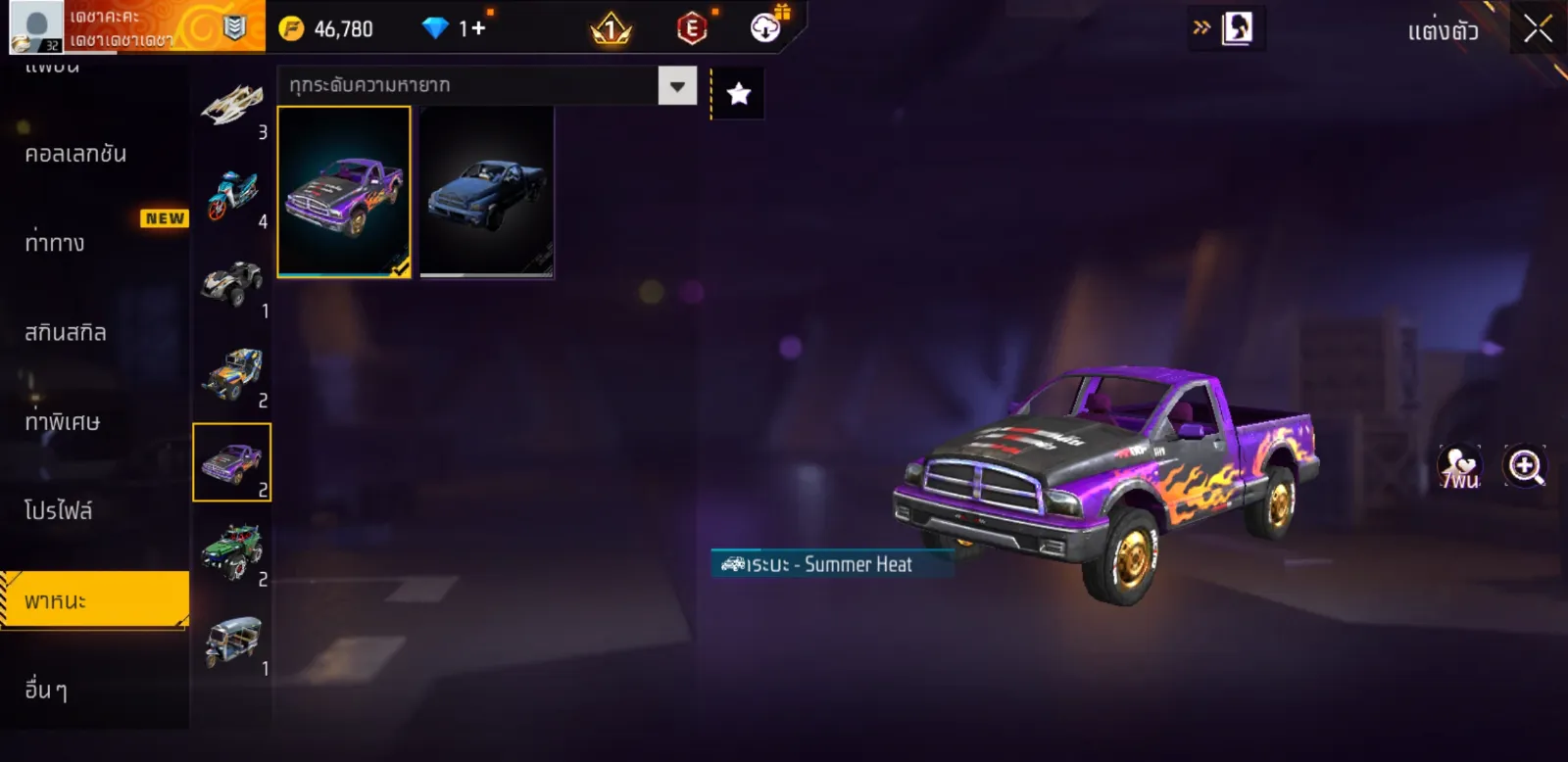Switch to the ท่าทาง emote category
1568x762 pixels.
pos(55,243)
